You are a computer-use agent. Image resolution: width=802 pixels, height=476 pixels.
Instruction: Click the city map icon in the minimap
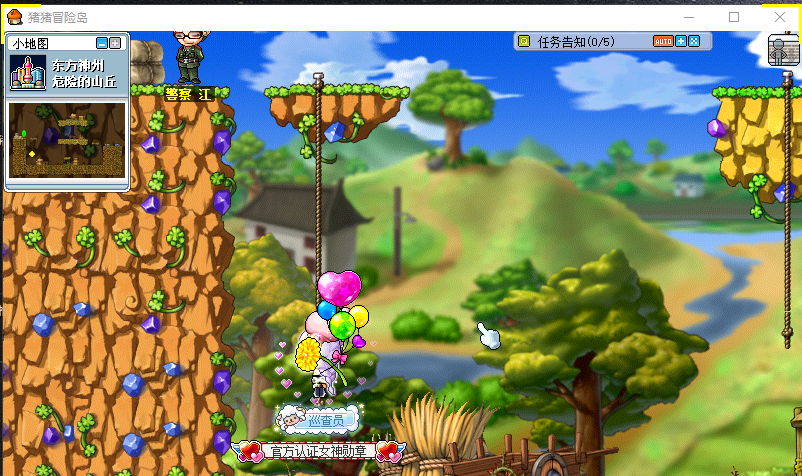tap(27, 72)
